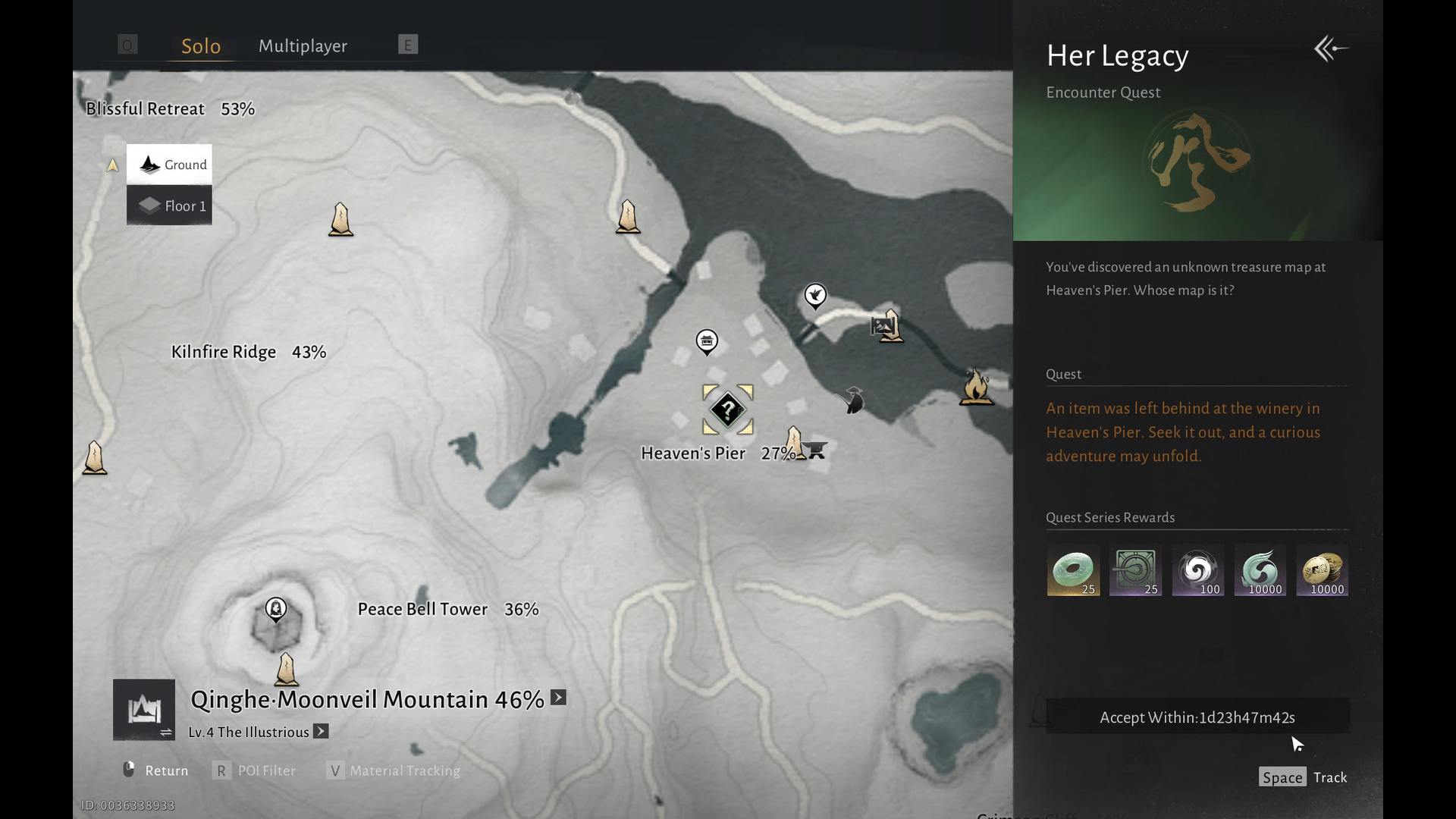1456x819 pixels.
Task: Inspect the green jade ring reward
Action: (x=1073, y=570)
